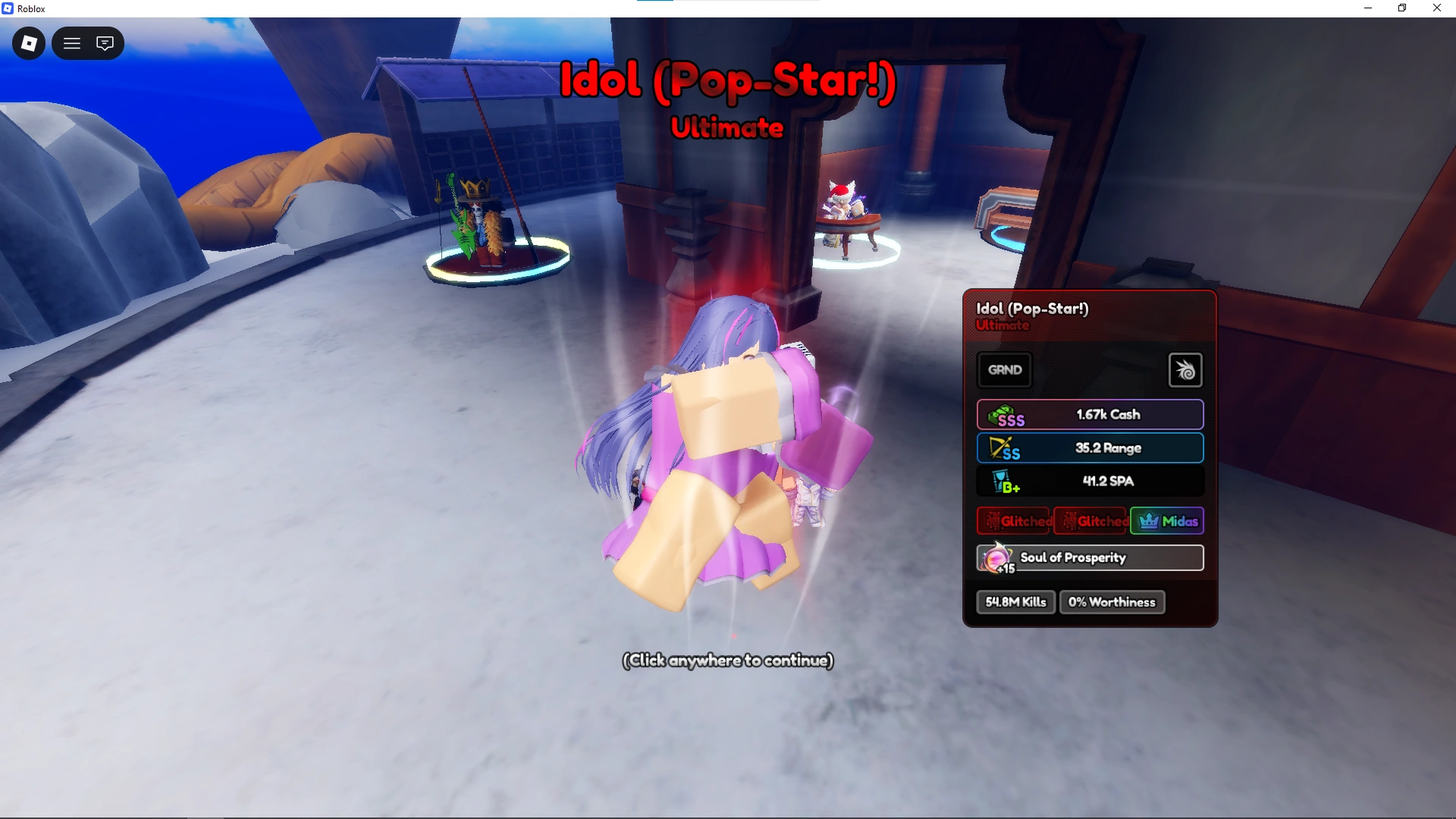Click the Midas crown trait icon
The width and height of the screenshot is (1456, 819).
(x=1150, y=521)
